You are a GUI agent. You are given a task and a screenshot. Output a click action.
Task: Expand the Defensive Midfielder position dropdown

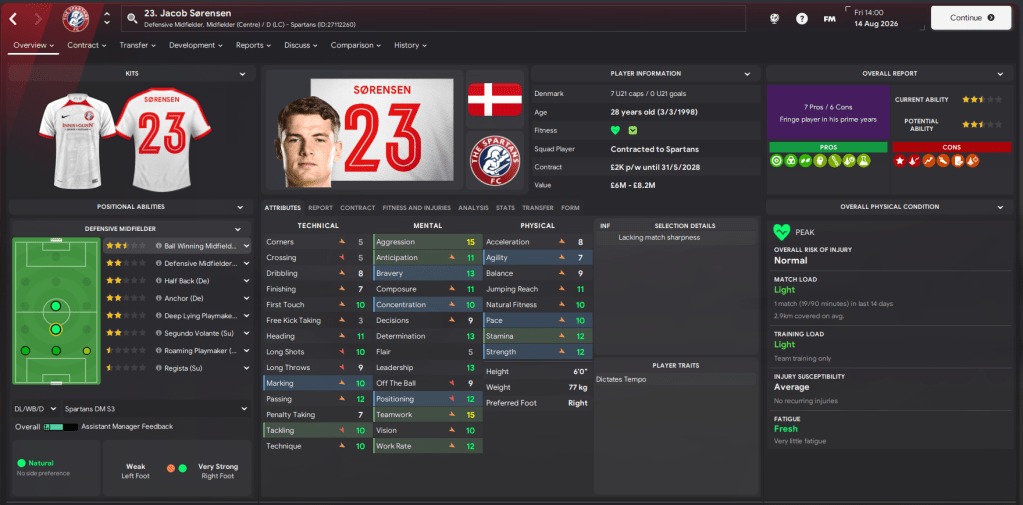238,229
